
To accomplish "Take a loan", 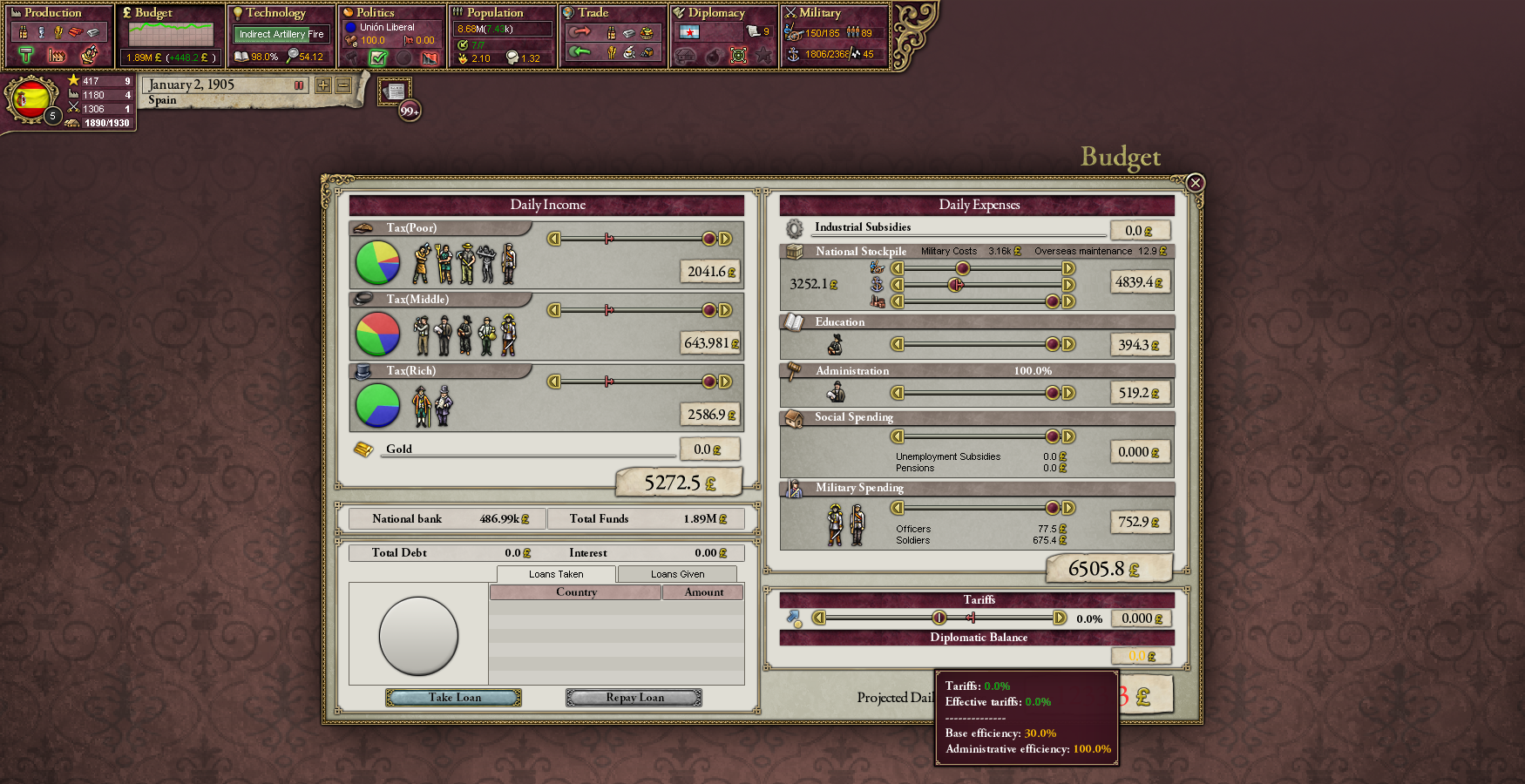I will (454, 698).
